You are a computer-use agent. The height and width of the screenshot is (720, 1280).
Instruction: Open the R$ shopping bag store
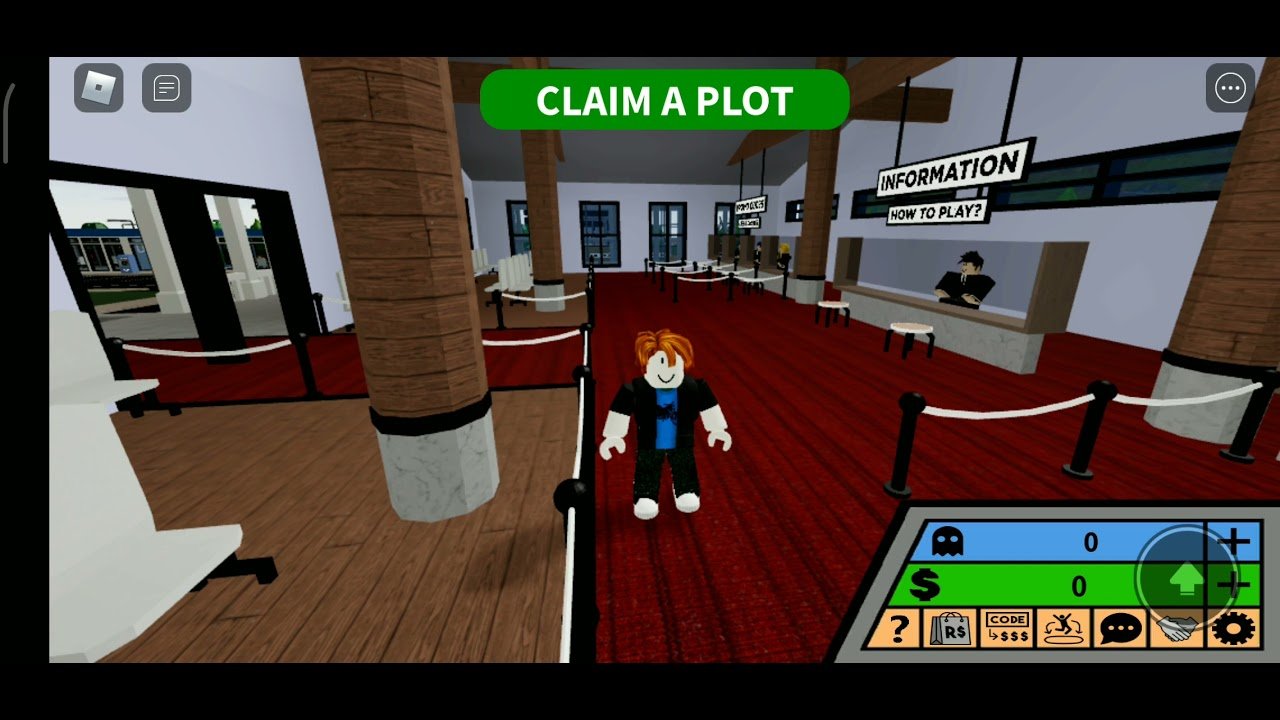click(x=950, y=629)
